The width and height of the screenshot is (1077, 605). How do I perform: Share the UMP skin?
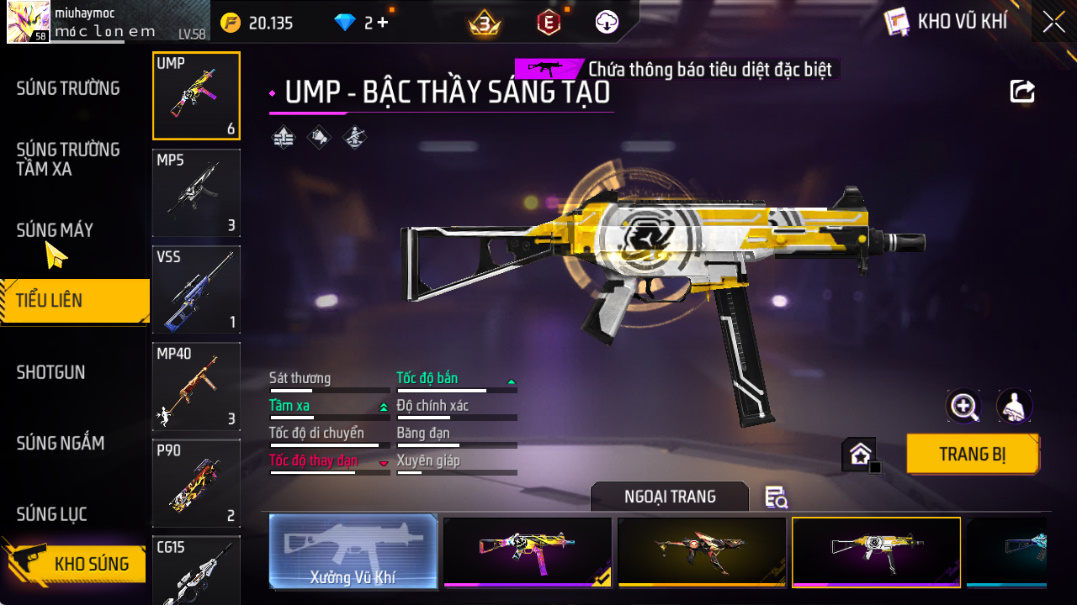click(1022, 92)
